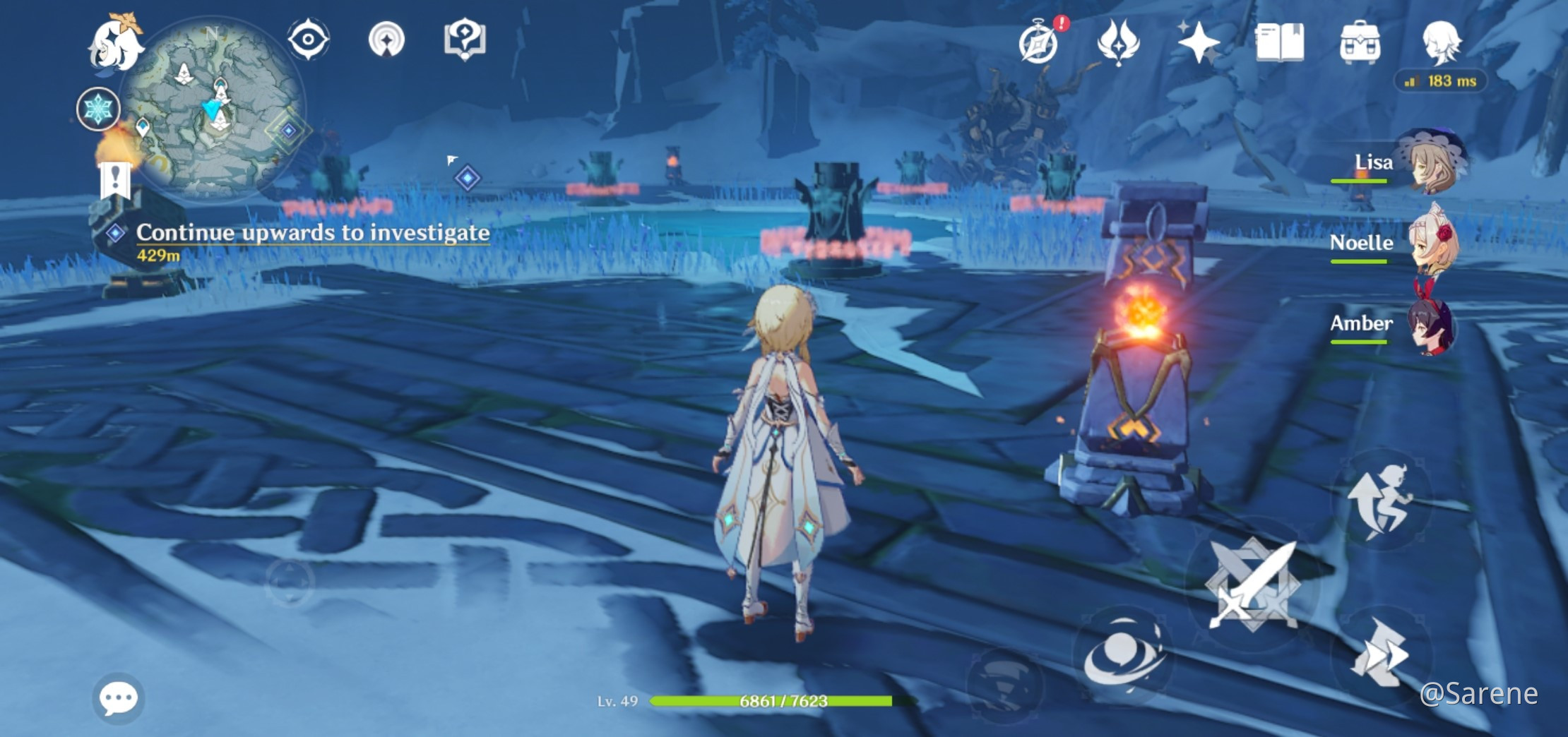Open the quest banner exclamation icon
1568x737 pixels.
tap(115, 179)
